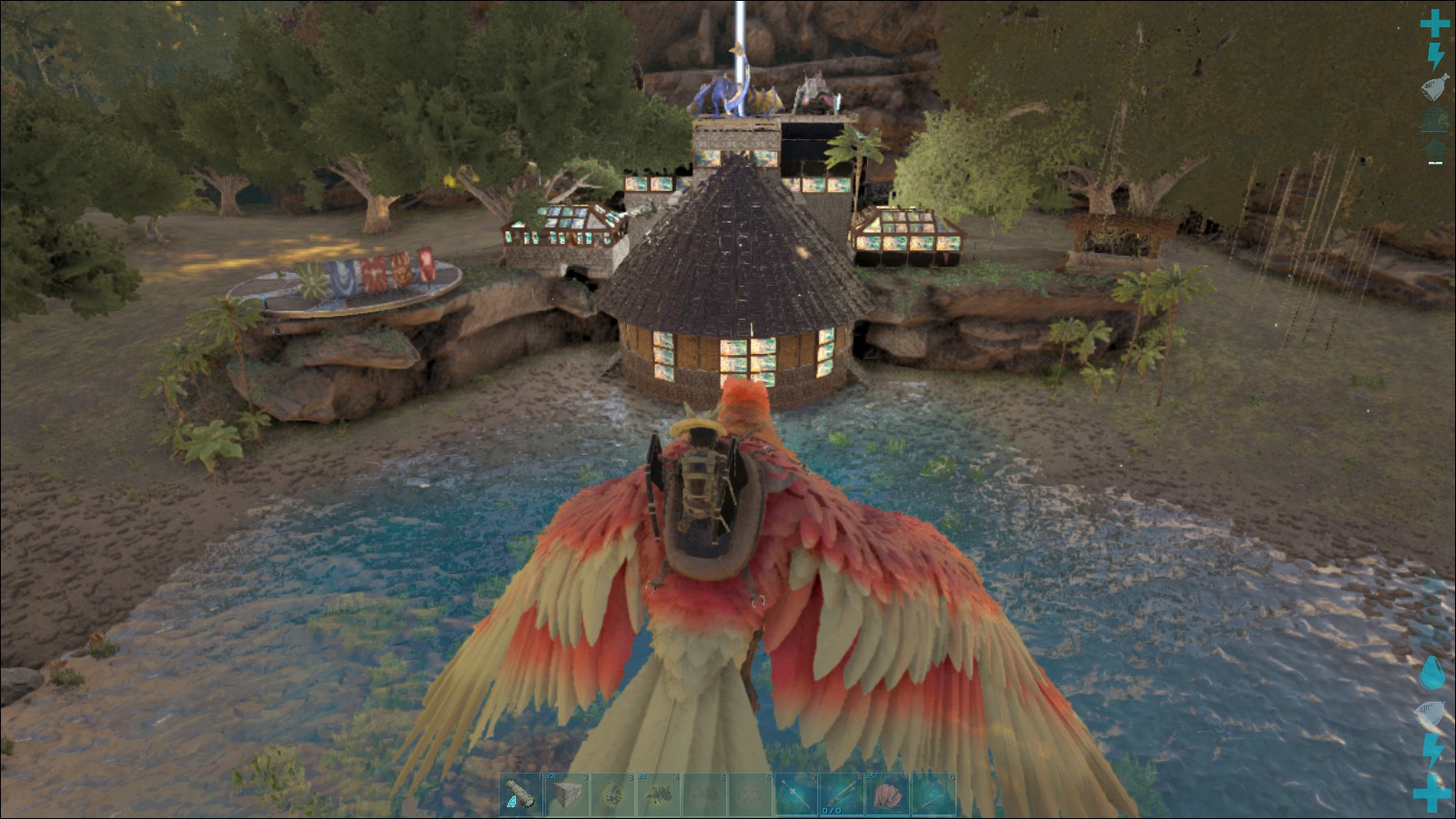1456x819 pixels.
Task: Select the item in hotbar slot 0
Action: click(933, 794)
